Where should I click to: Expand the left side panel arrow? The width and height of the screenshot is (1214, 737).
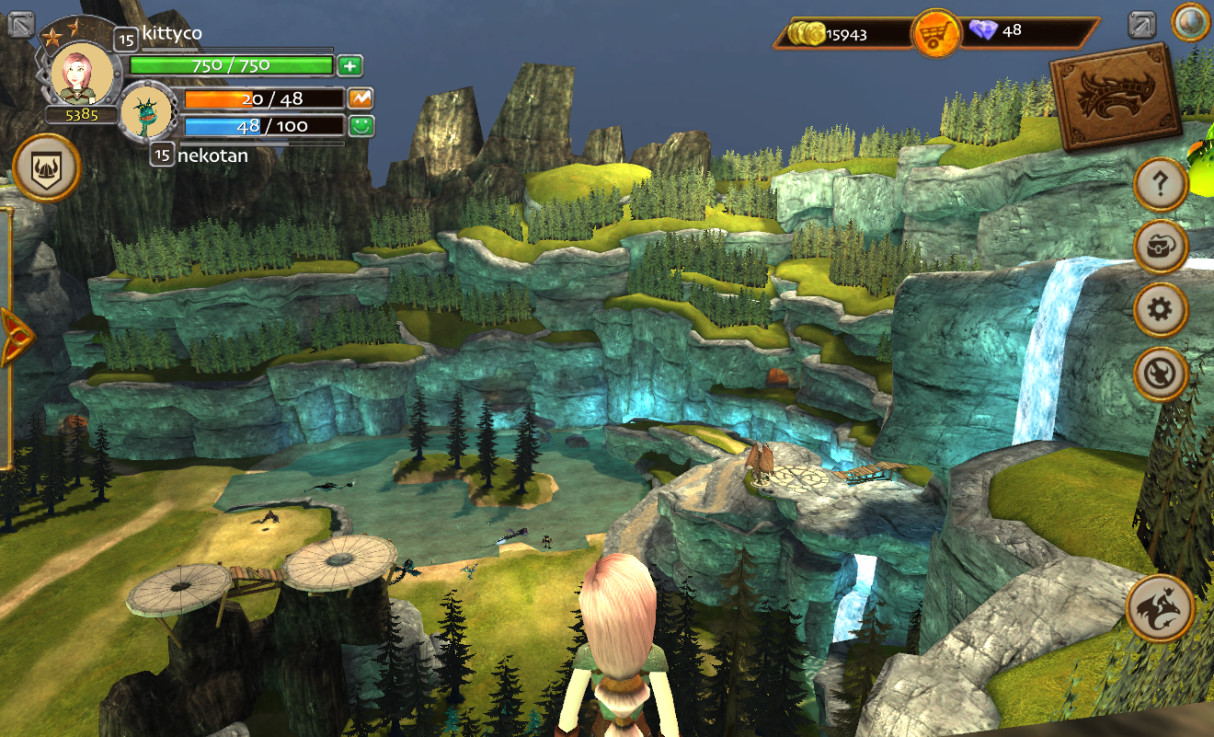click(x=14, y=336)
